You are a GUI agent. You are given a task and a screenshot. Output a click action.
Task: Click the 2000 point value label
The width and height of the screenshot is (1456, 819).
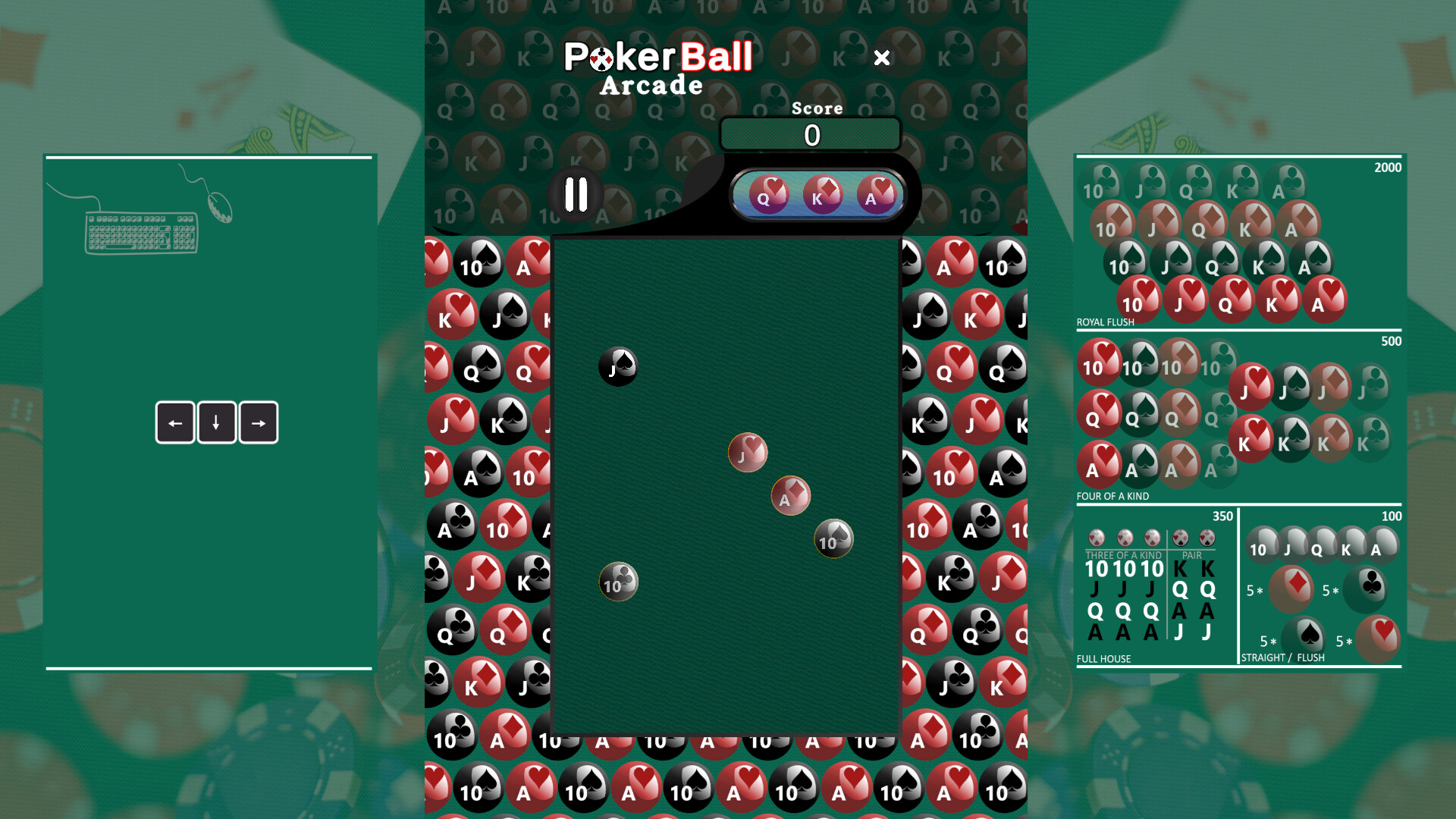point(1389,168)
